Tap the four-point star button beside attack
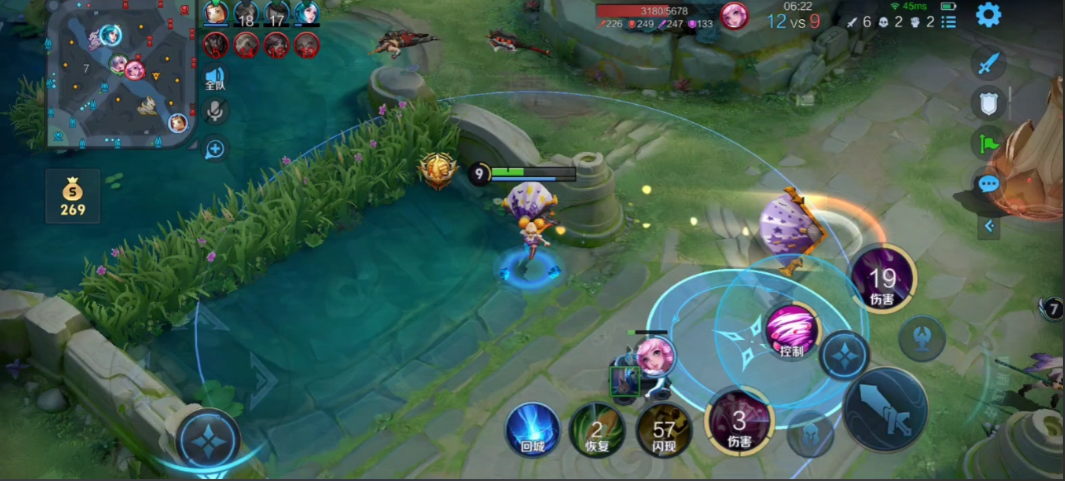Image resolution: width=1065 pixels, height=481 pixels. (x=845, y=355)
